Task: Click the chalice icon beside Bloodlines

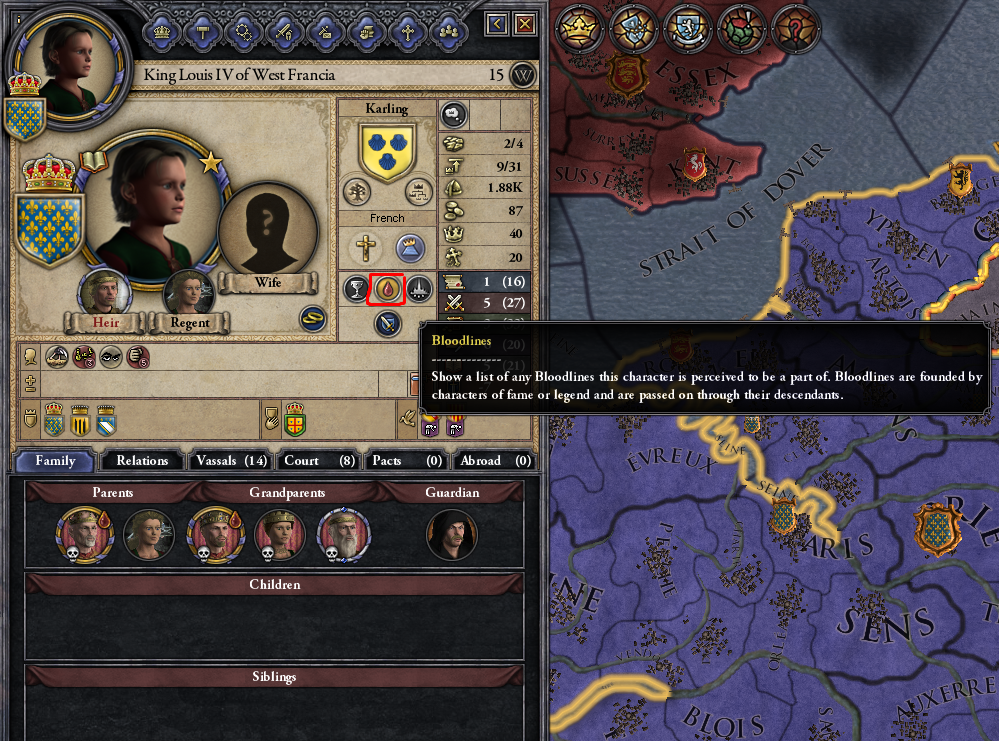Action: pyautogui.click(x=356, y=289)
